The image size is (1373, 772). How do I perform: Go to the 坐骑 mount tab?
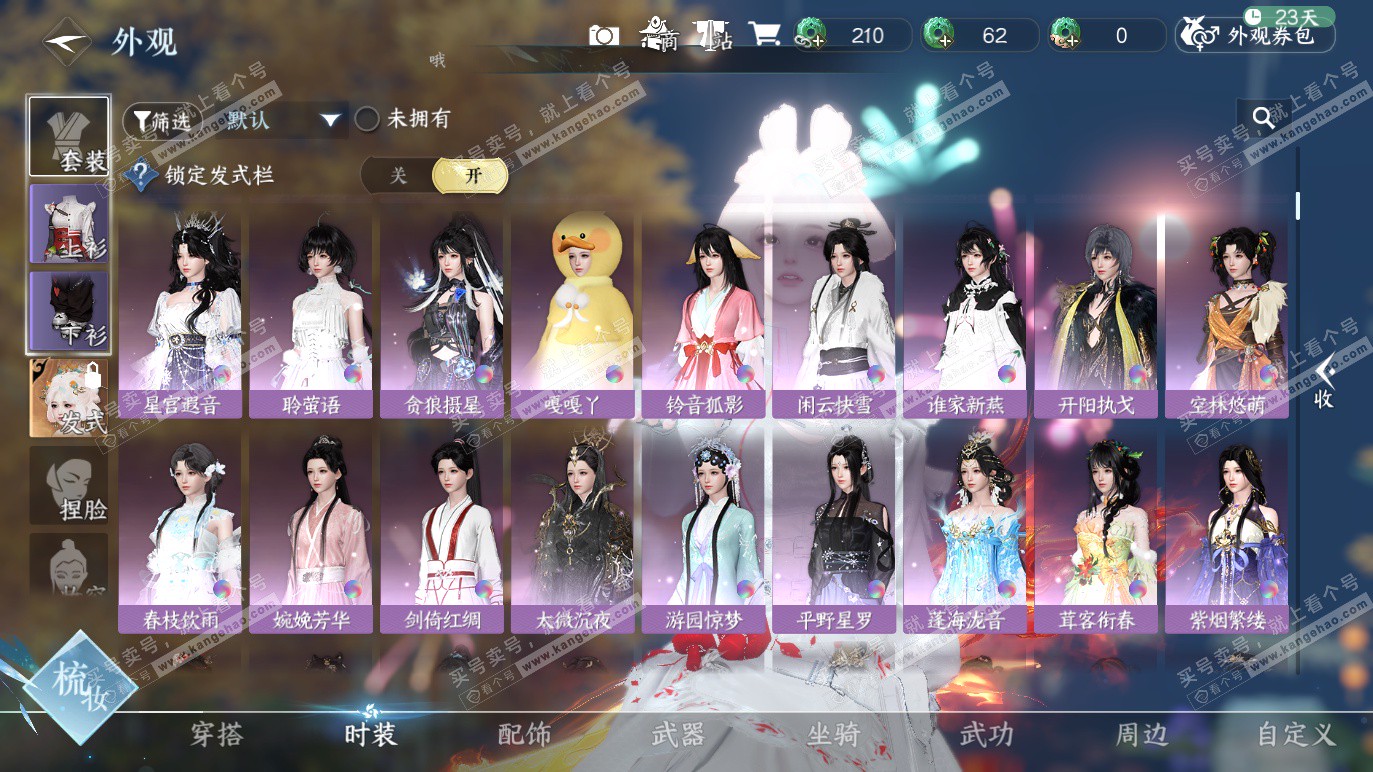(833, 735)
